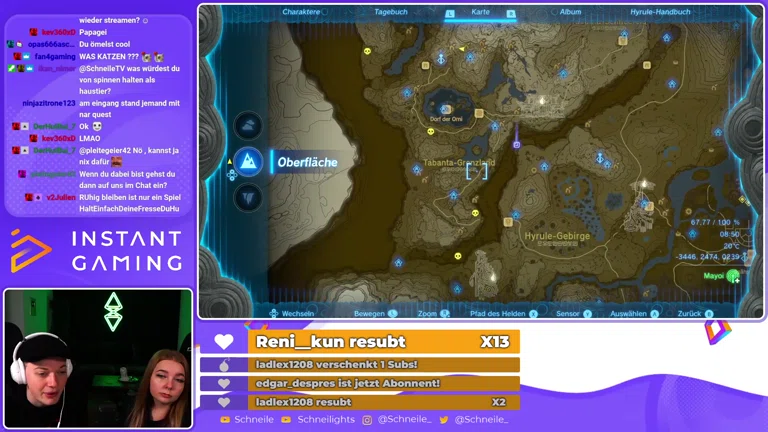
Task: Switch to the sky layer map
Action: point(248,125)
